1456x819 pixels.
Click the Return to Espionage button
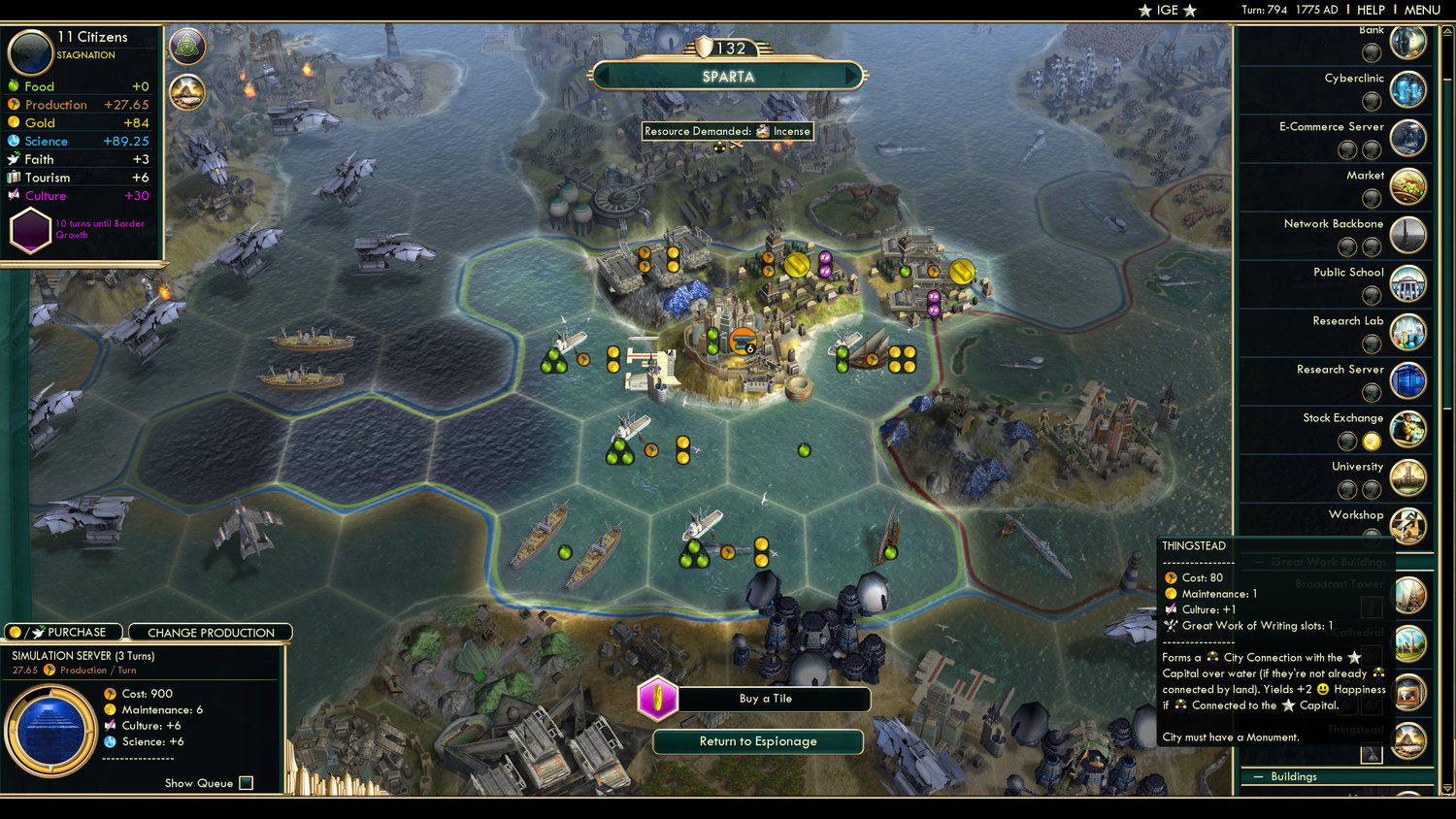(x=758, y=741)
